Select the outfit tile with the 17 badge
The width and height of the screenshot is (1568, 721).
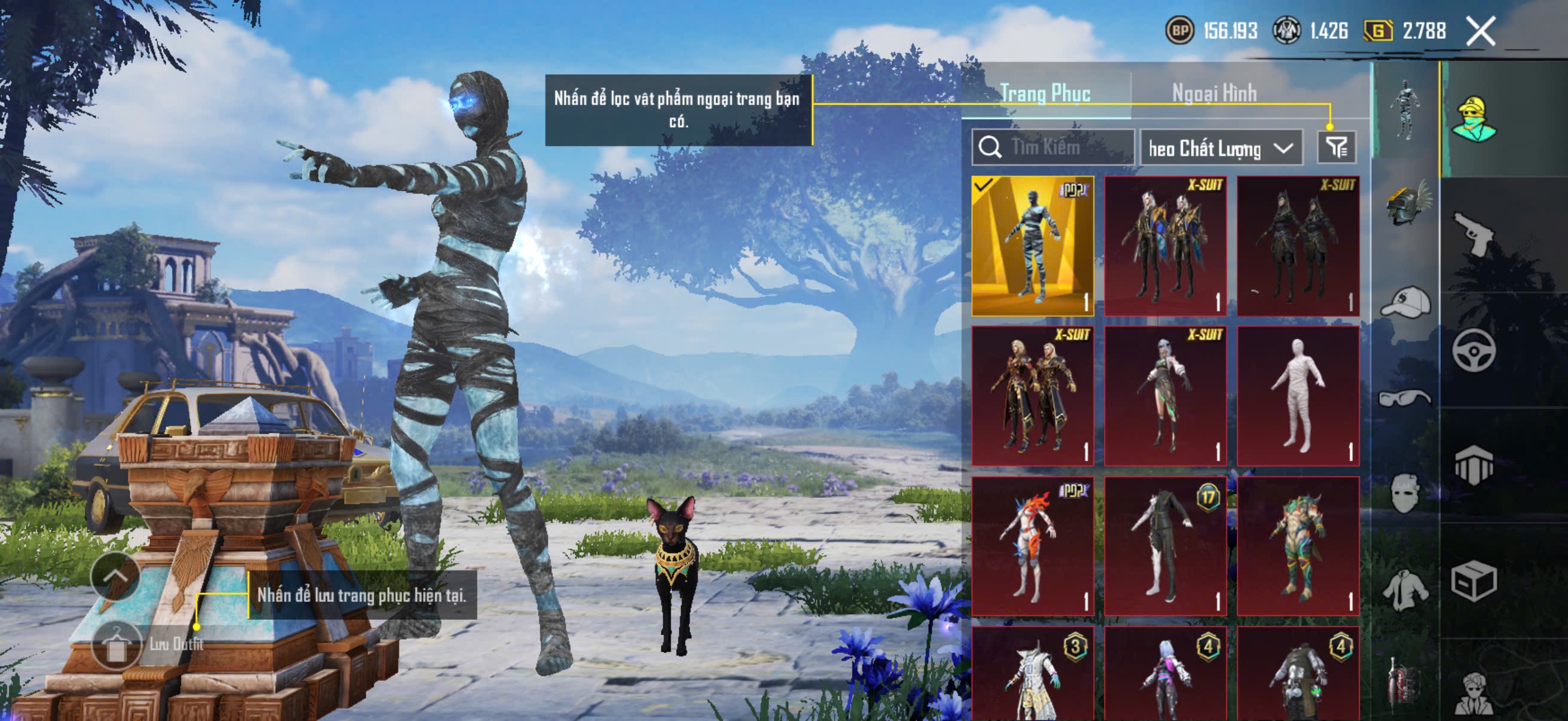1165,546
